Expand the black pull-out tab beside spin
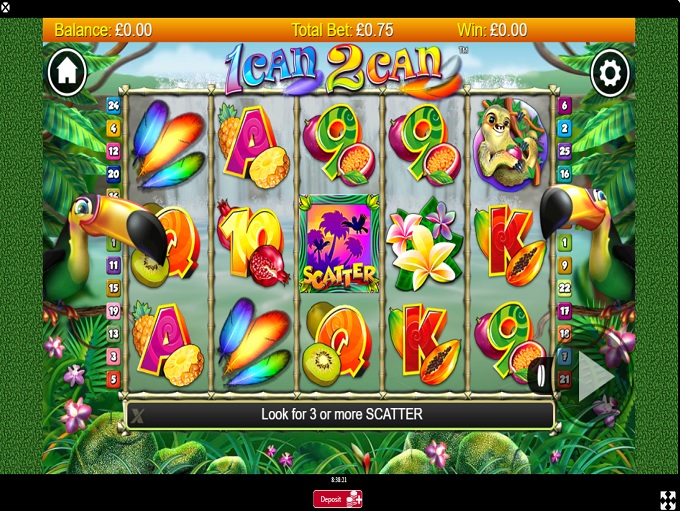680x511 pixels. (541, 377)
